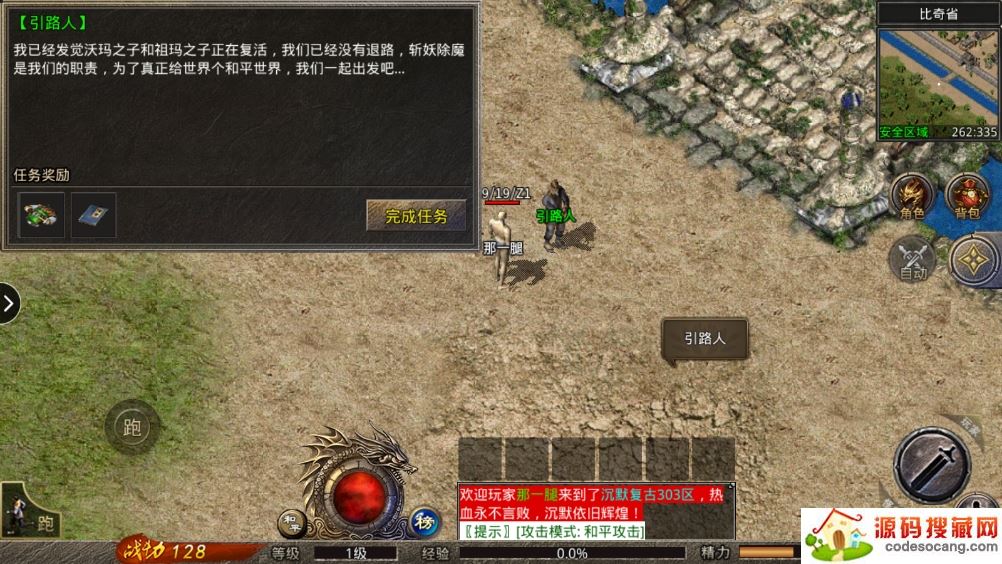Tap the round 跑 joystick button
The image size is (1002, 564).
132,428
